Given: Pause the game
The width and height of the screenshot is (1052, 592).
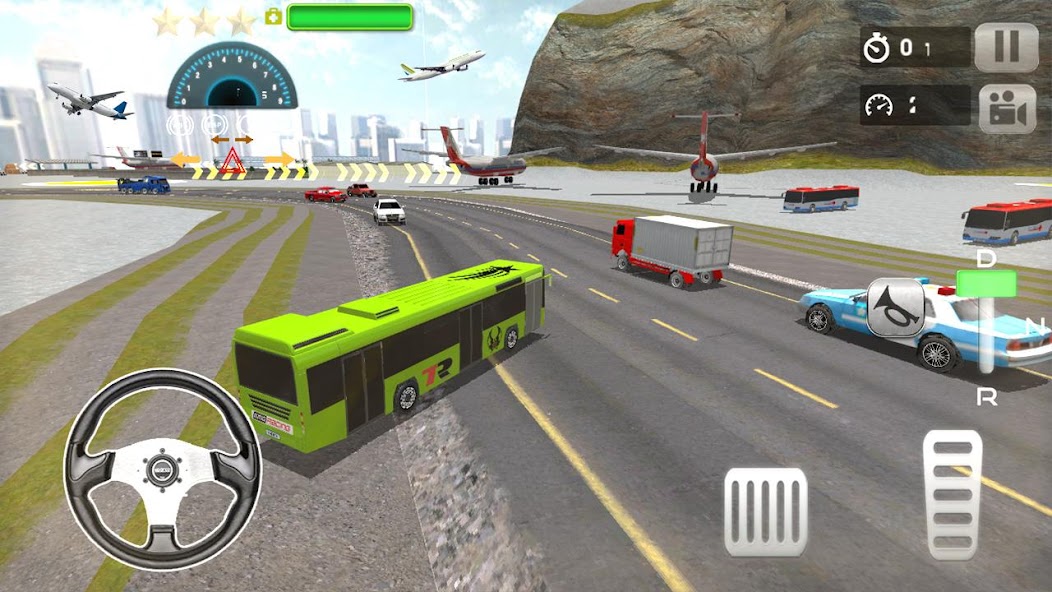Looking at the screenshot, I should click(x=1006, y=48).
